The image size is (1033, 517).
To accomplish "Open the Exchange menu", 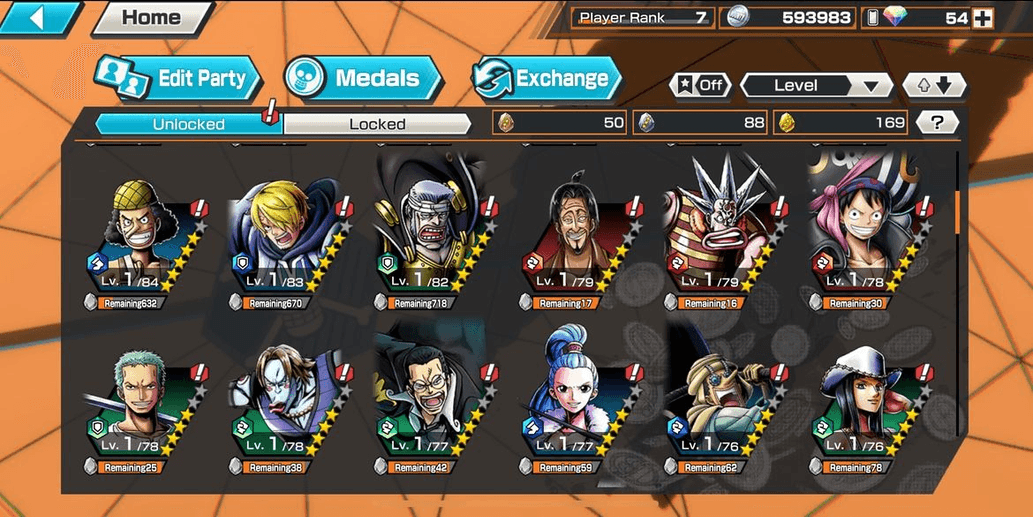I will (x=546, y=78).
